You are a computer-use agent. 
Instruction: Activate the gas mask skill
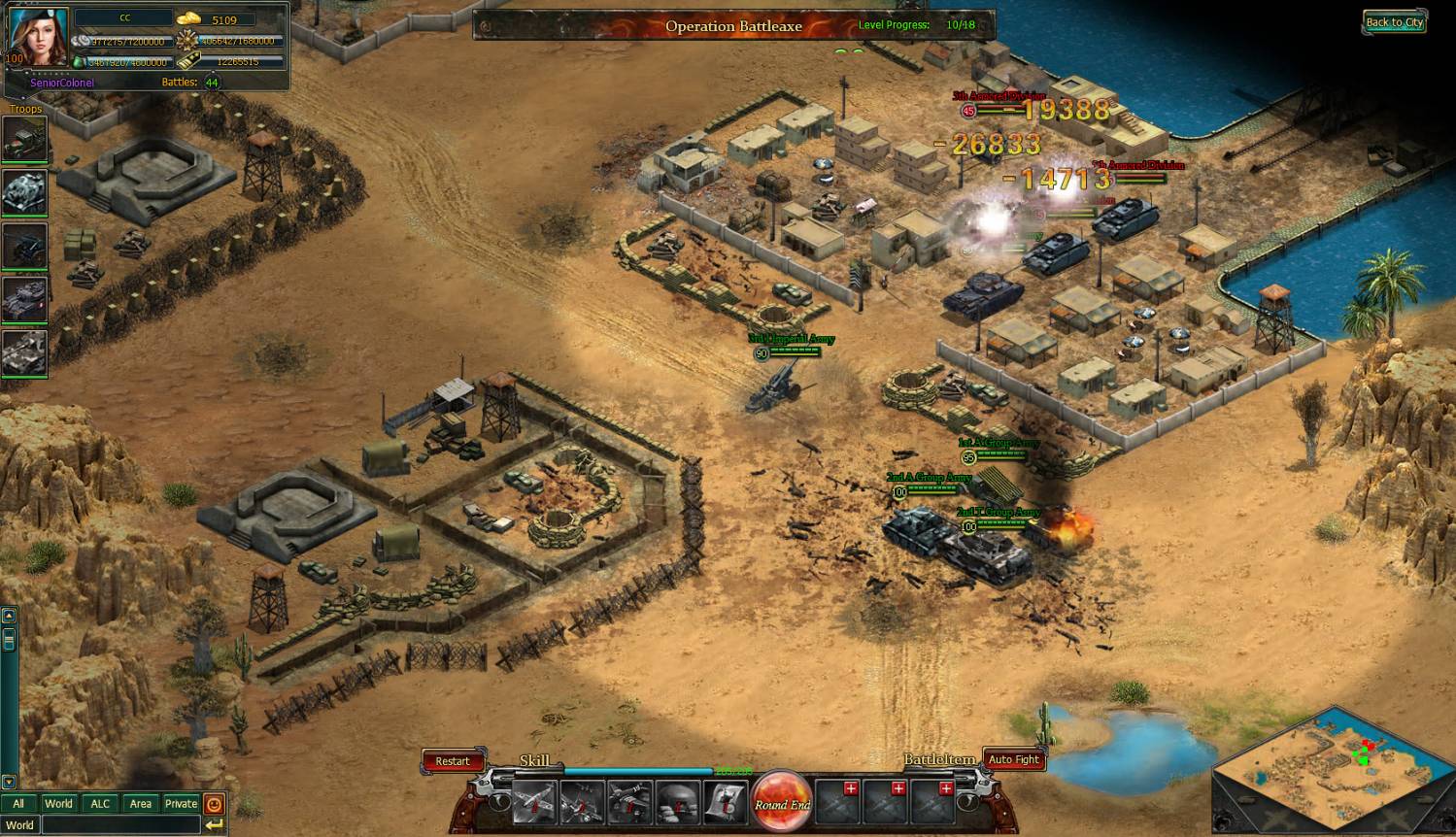[678, 802]
